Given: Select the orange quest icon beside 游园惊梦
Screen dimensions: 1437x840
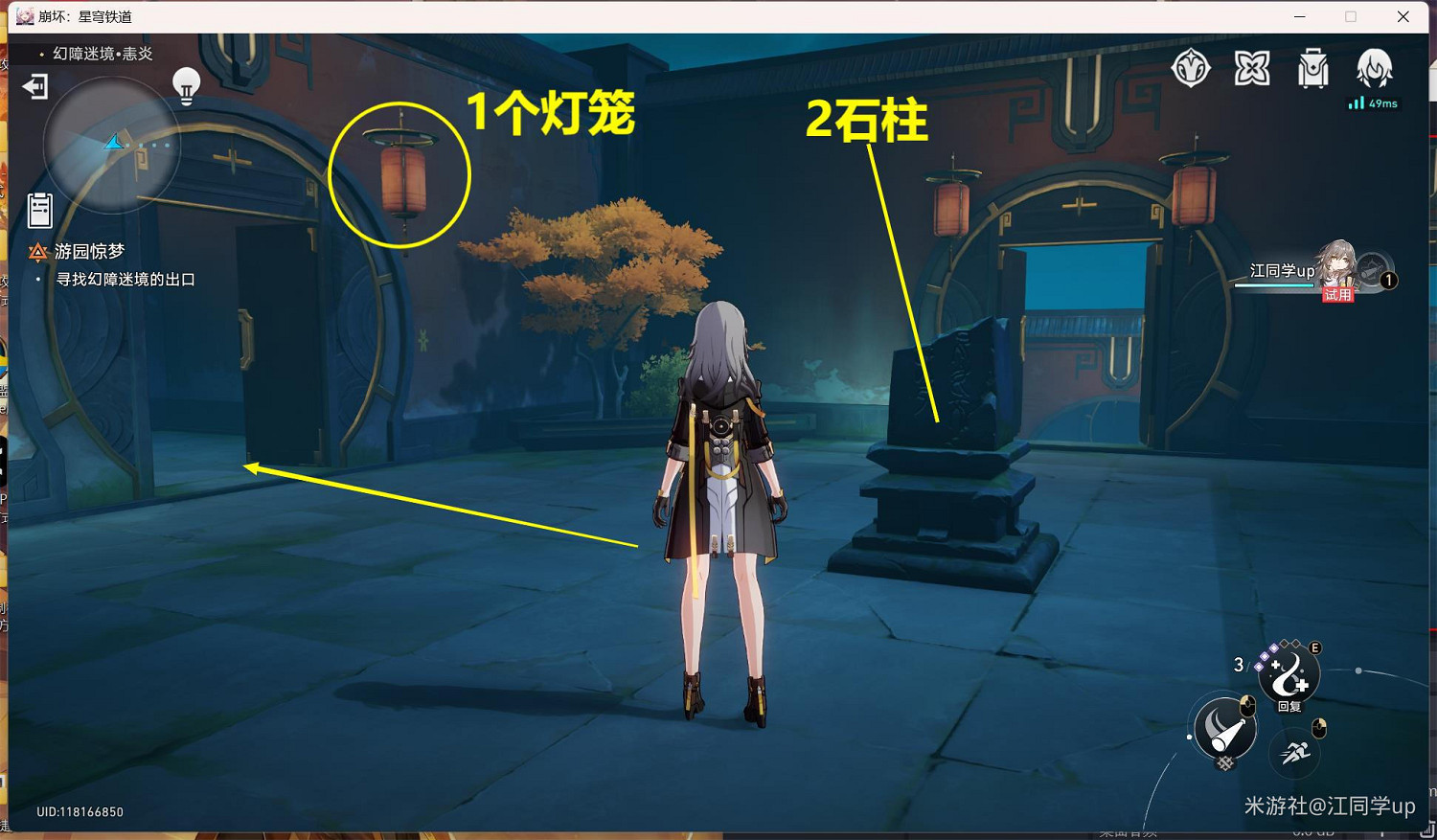Looking at the screenshot, I should tap(37, 250).
